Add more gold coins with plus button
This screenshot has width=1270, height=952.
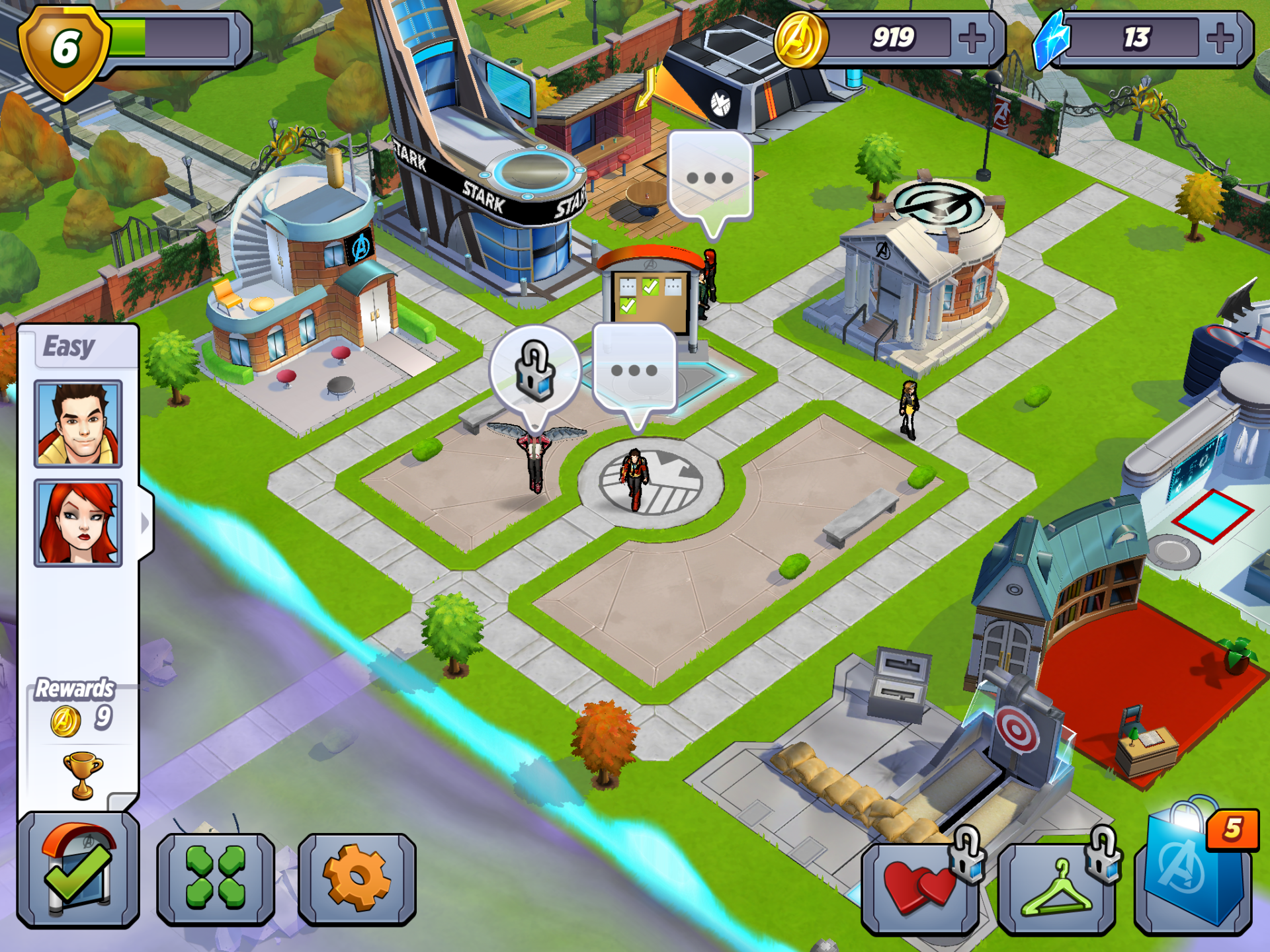click(972, 38)
